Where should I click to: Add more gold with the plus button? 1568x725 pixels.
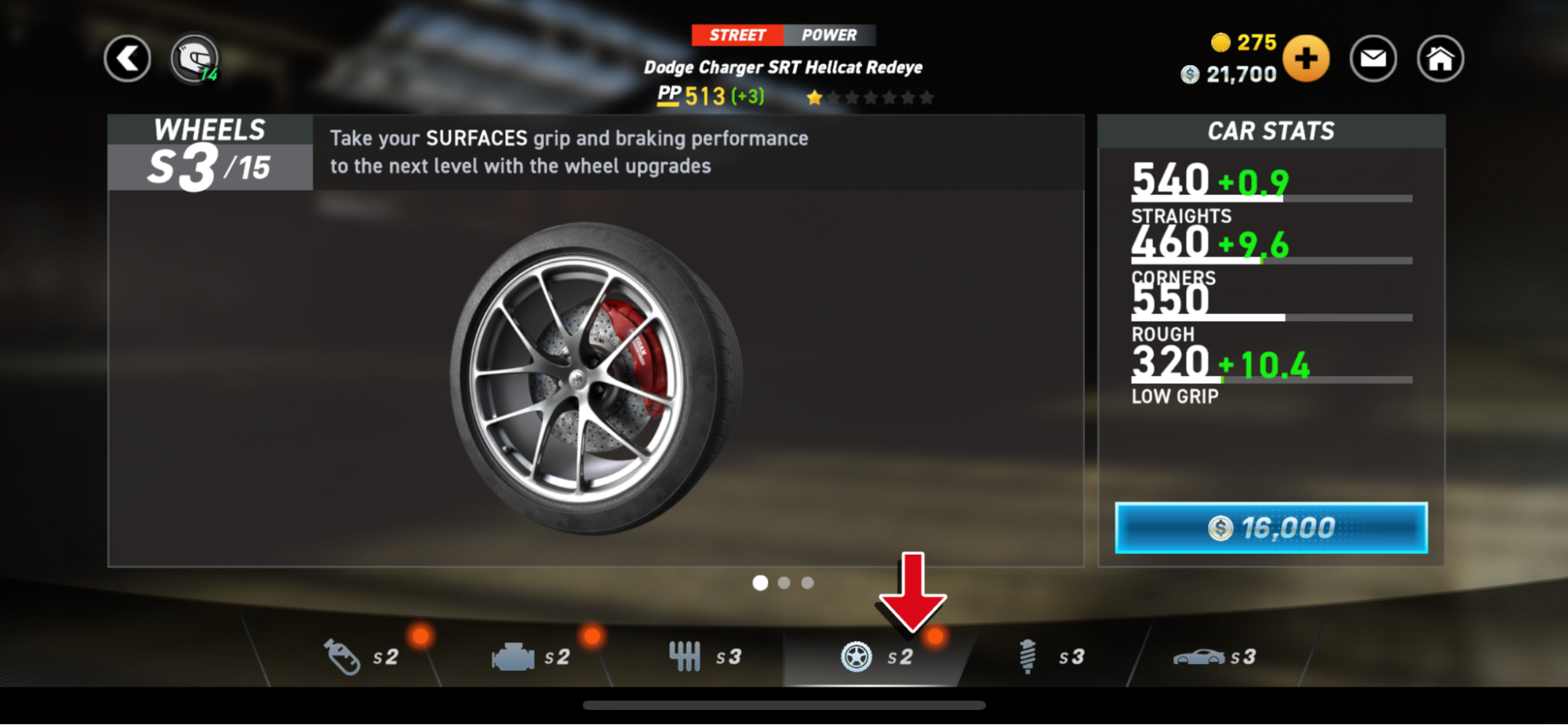[x=1305, y=58]
